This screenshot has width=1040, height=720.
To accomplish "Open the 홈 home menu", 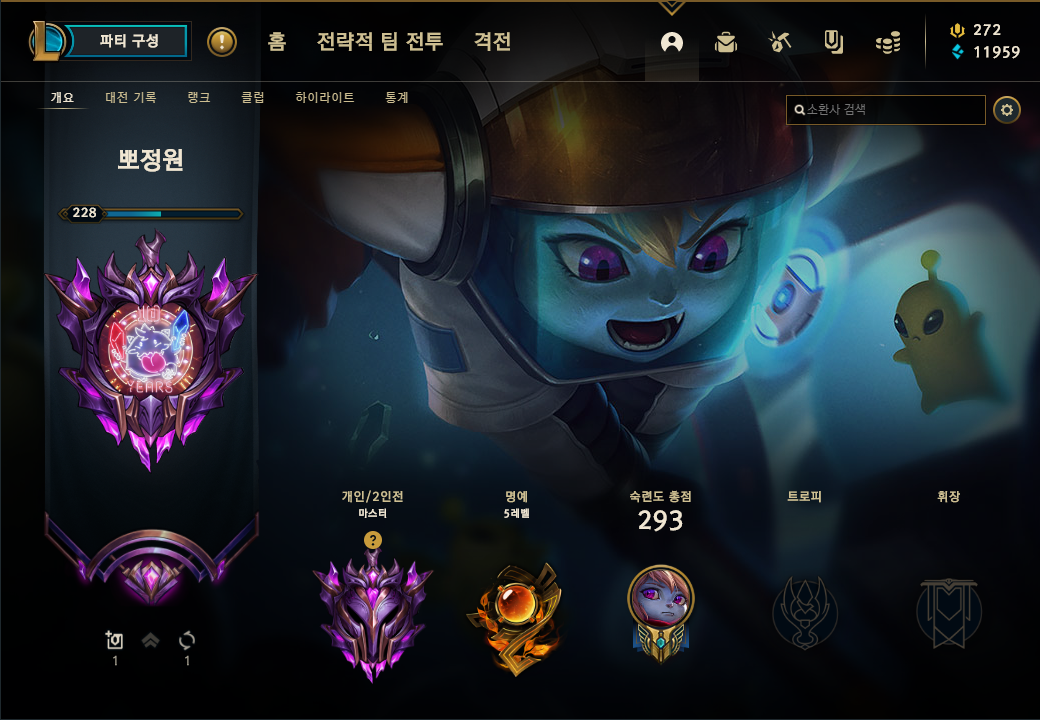I will click(x=277, y=42).
